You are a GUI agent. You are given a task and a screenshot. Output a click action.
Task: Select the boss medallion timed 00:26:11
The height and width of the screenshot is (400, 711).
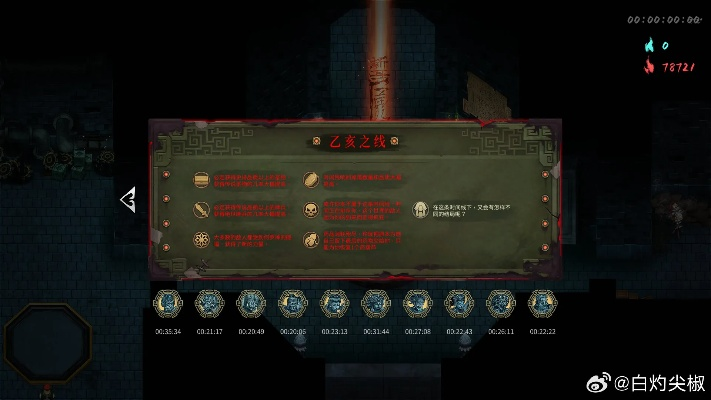coord(500,302)
